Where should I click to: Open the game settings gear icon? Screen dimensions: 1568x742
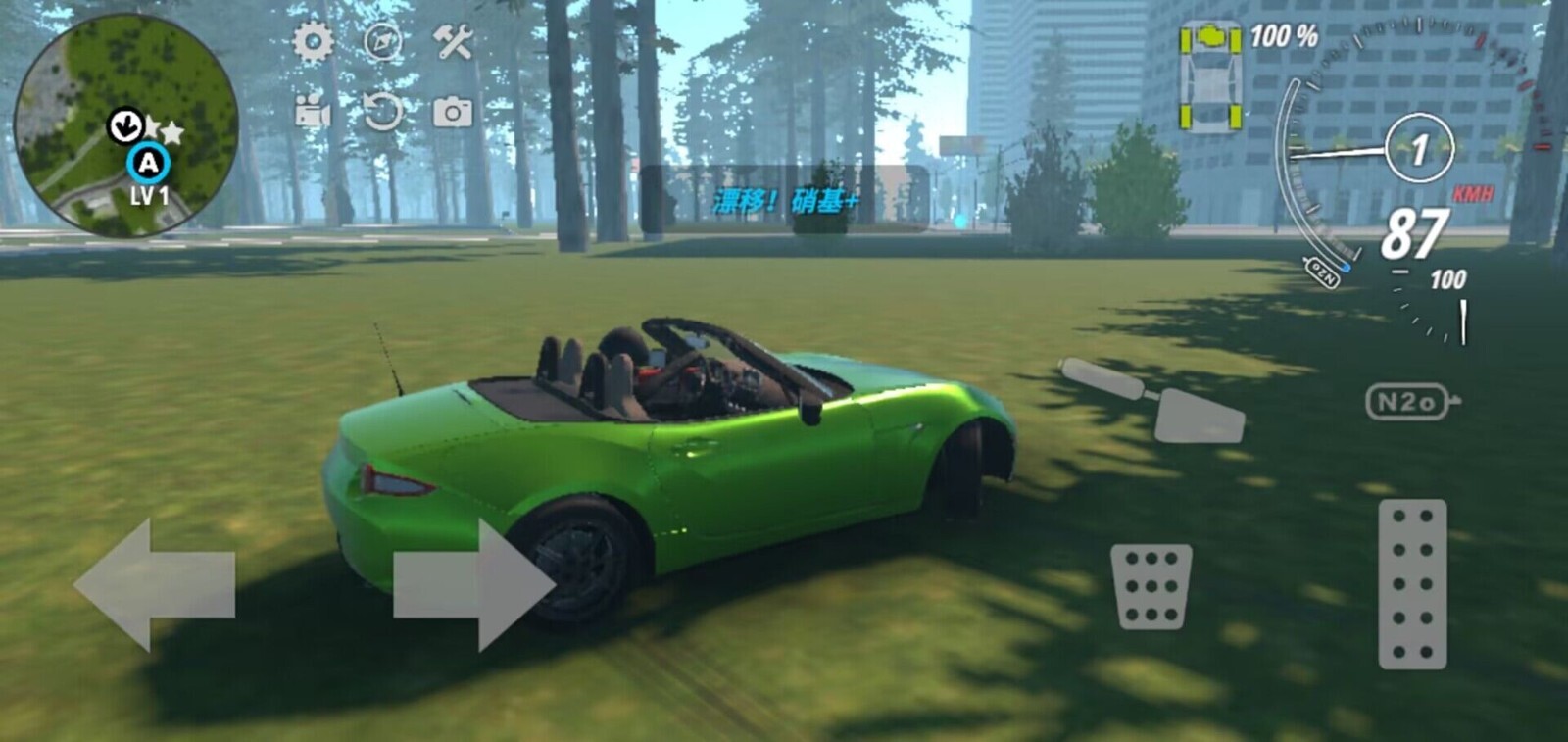click(312, 39)
